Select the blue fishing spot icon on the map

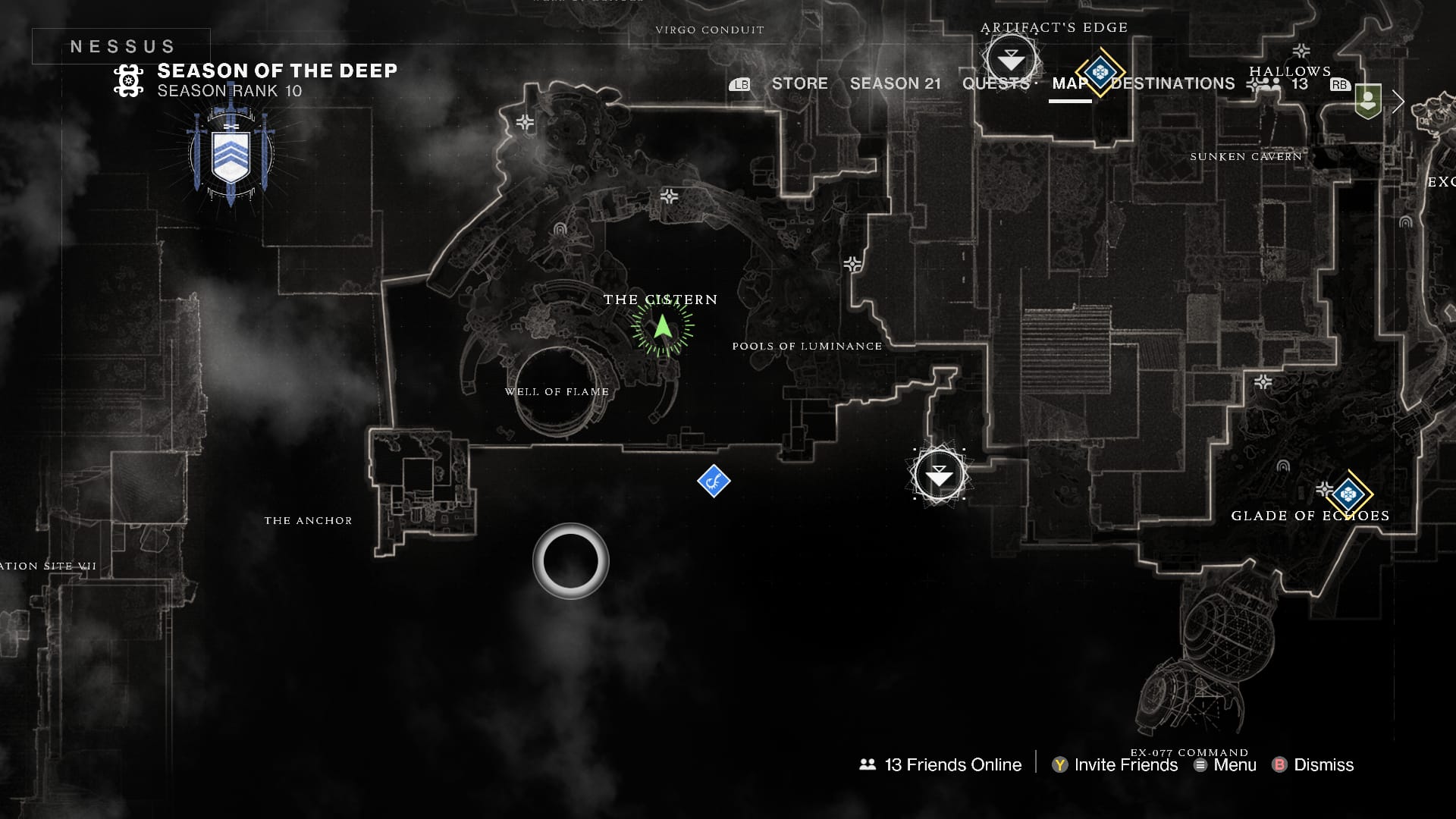713,481
